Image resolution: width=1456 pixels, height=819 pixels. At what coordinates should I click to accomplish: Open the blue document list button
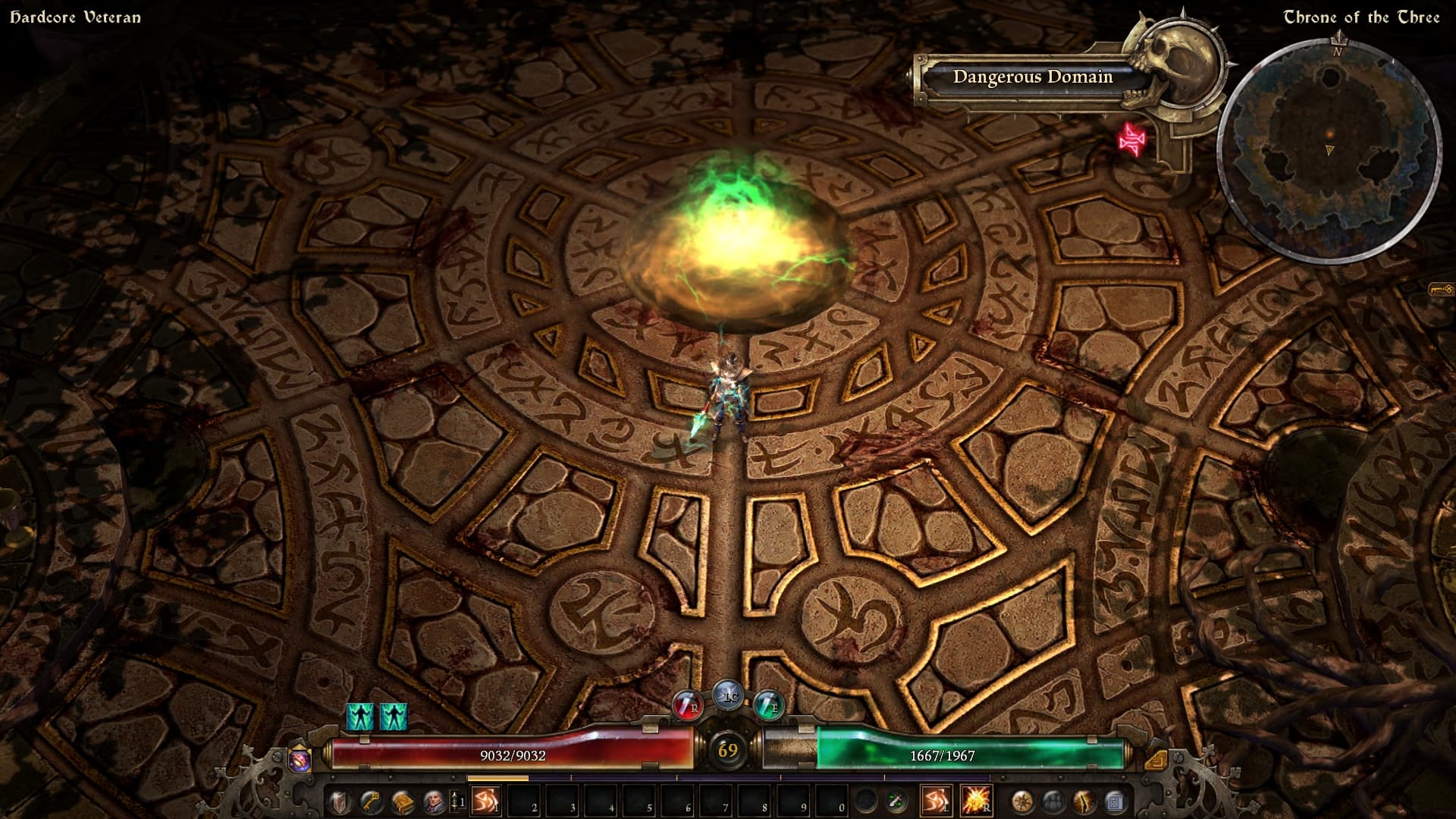pos(1115,801)
